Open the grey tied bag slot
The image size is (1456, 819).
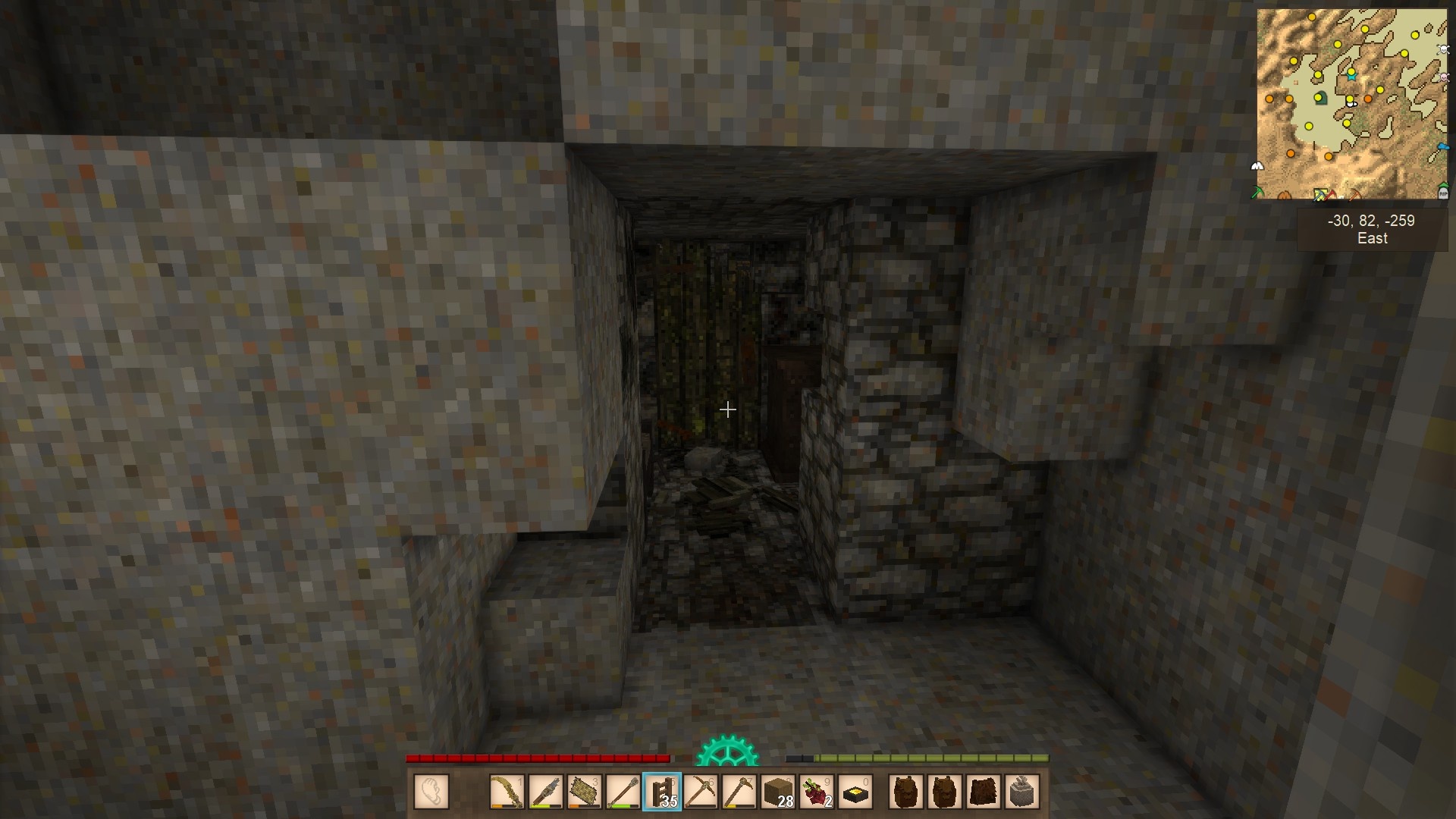1022,792
